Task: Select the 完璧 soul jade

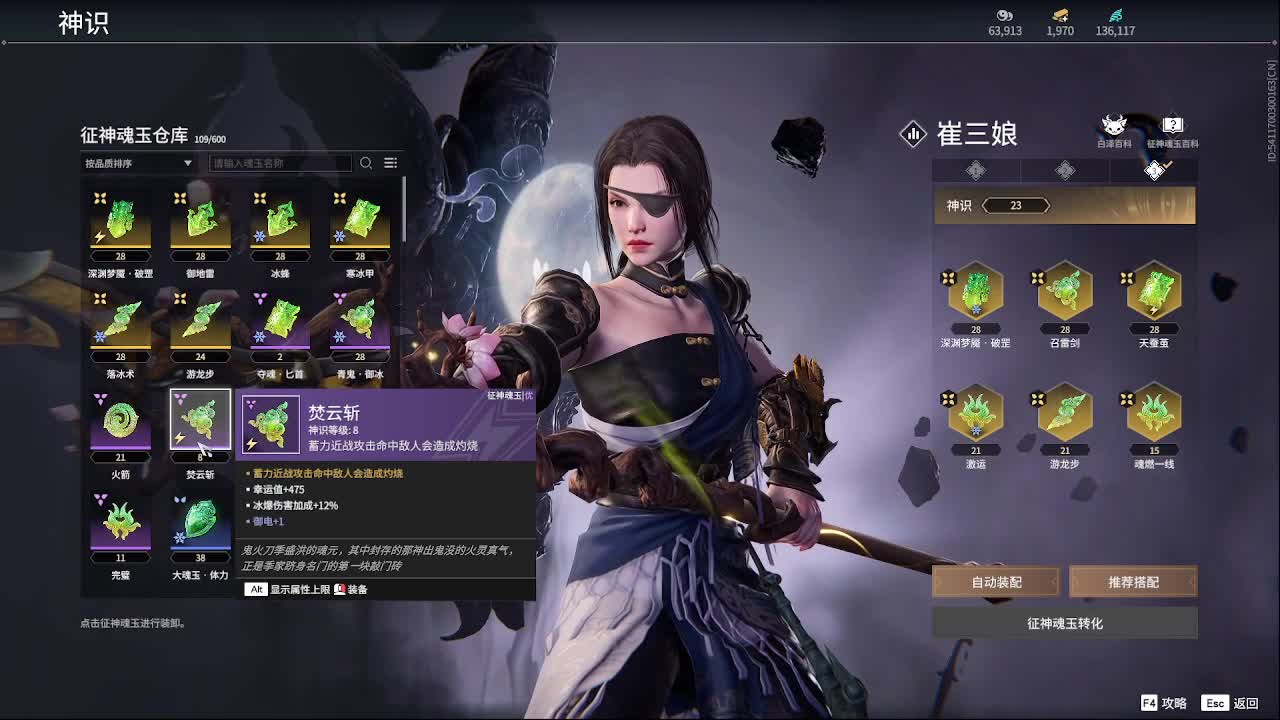Action: click(120, 523)
